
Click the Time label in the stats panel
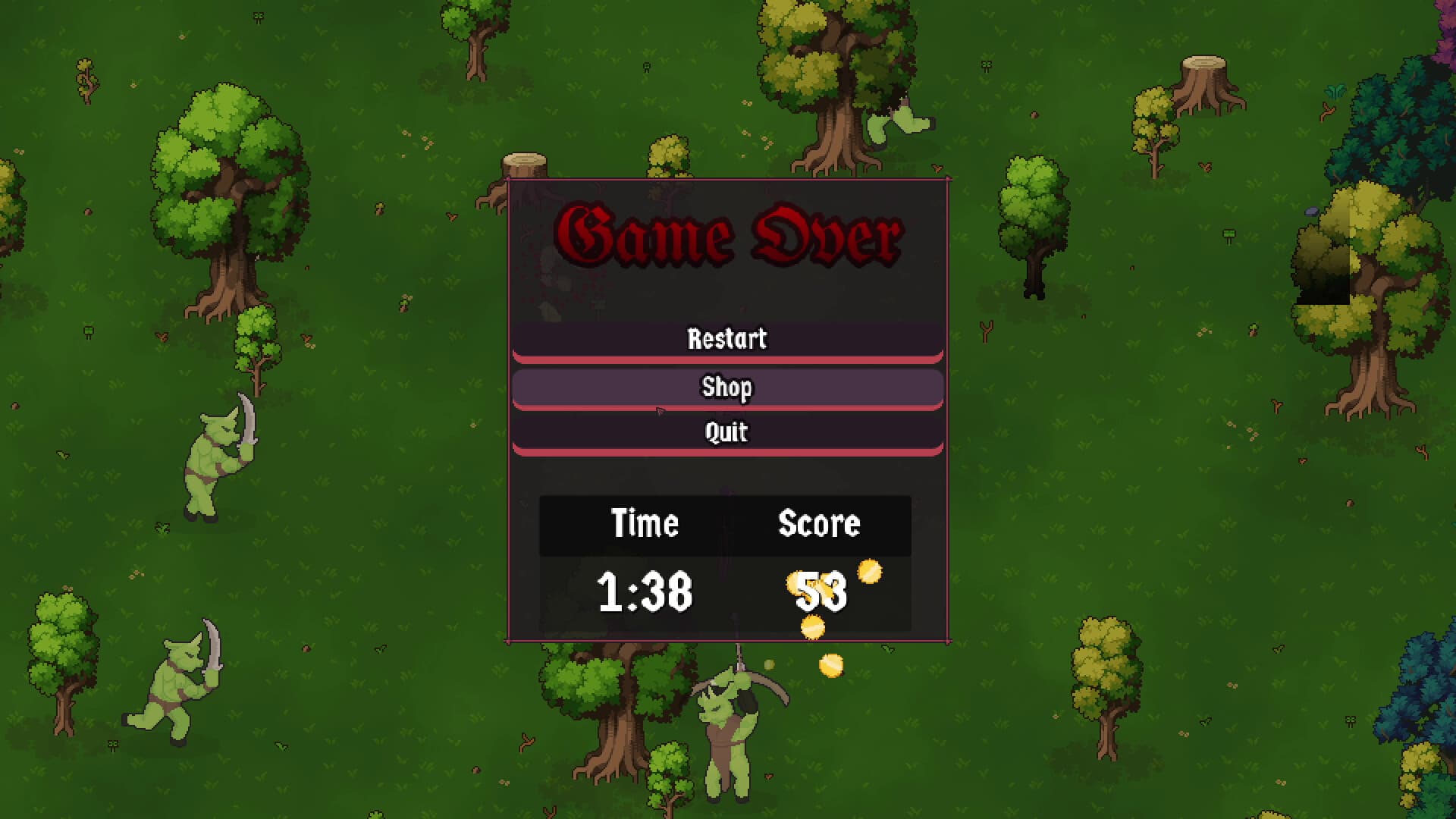click(x=645, y=523)
